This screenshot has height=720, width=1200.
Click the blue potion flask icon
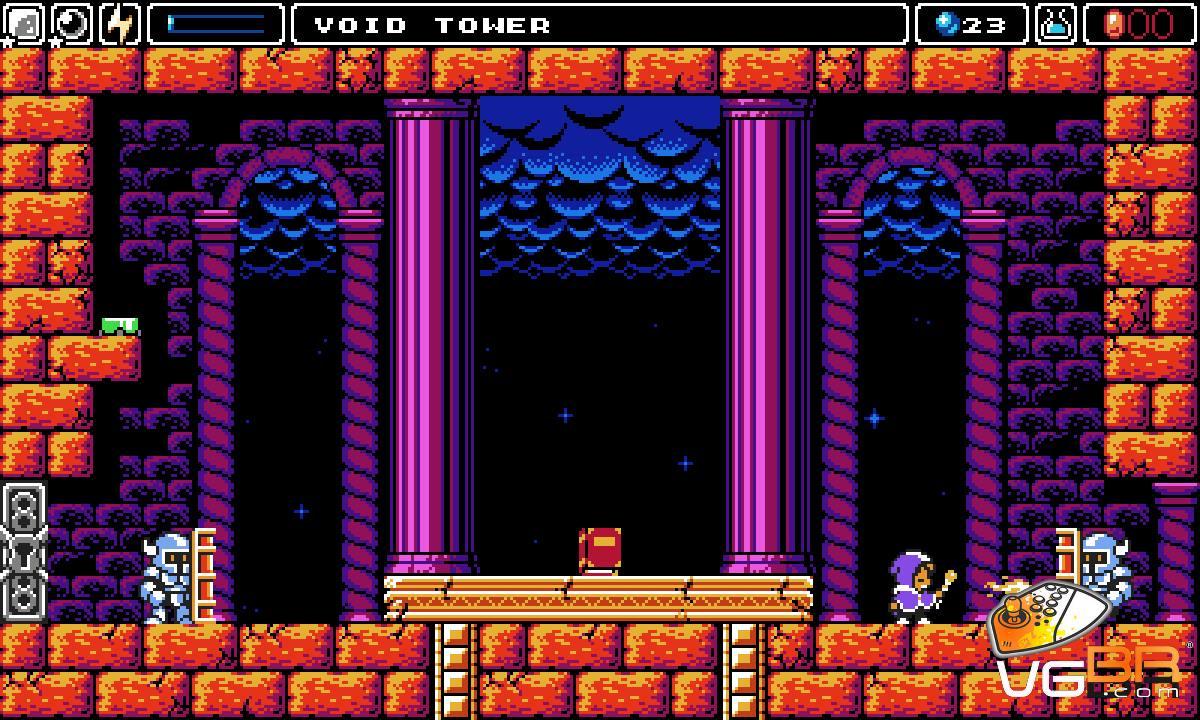coord(1055,24)
